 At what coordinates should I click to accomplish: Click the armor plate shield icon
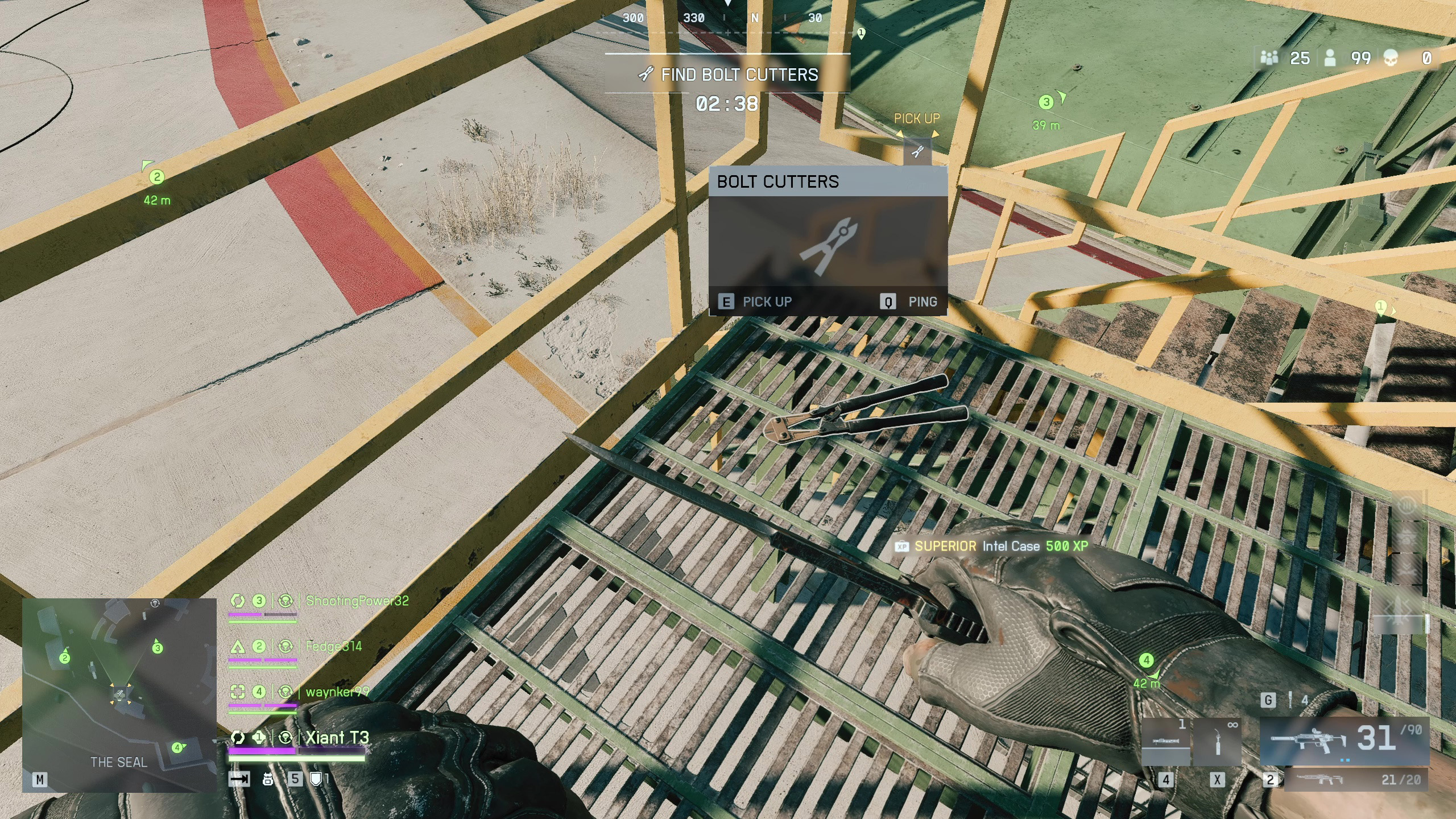316,779
